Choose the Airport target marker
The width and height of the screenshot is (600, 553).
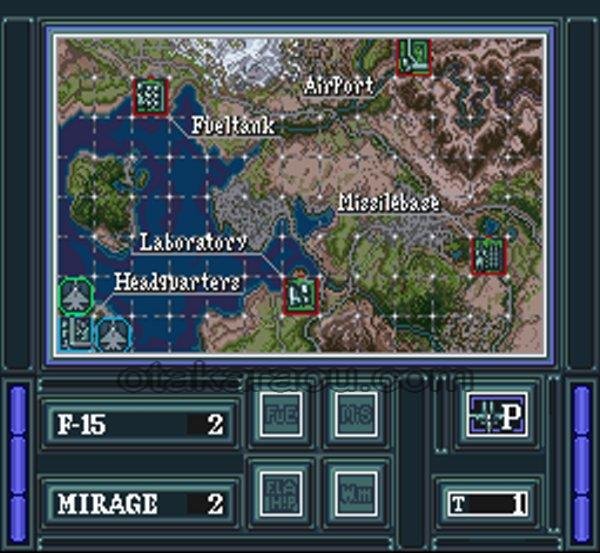(414, 54)
